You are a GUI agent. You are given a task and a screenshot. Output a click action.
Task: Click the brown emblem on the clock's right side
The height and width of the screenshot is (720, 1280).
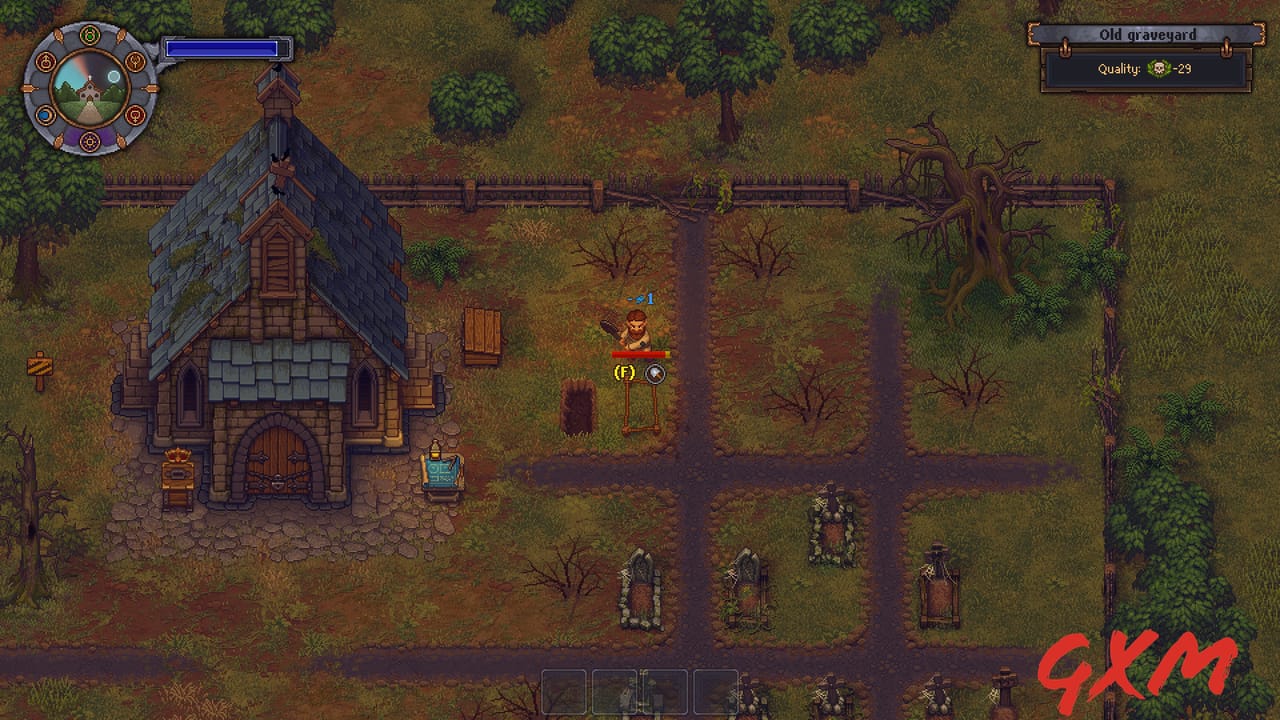point(136,61)
